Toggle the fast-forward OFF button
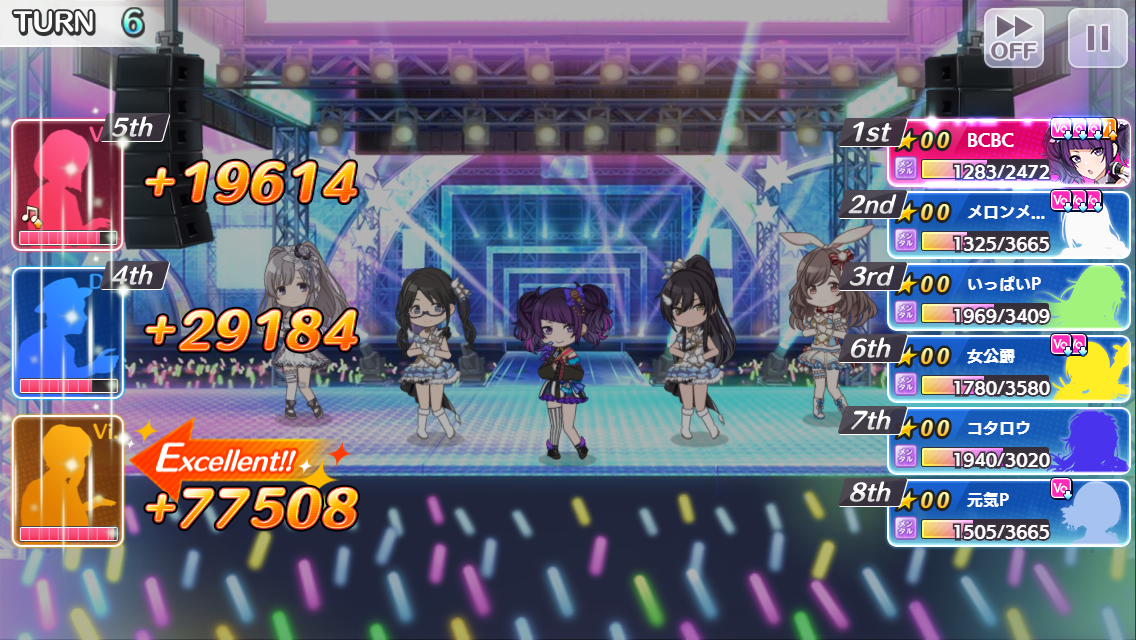Screen dimensions: 1136x640 [1013, 38]
